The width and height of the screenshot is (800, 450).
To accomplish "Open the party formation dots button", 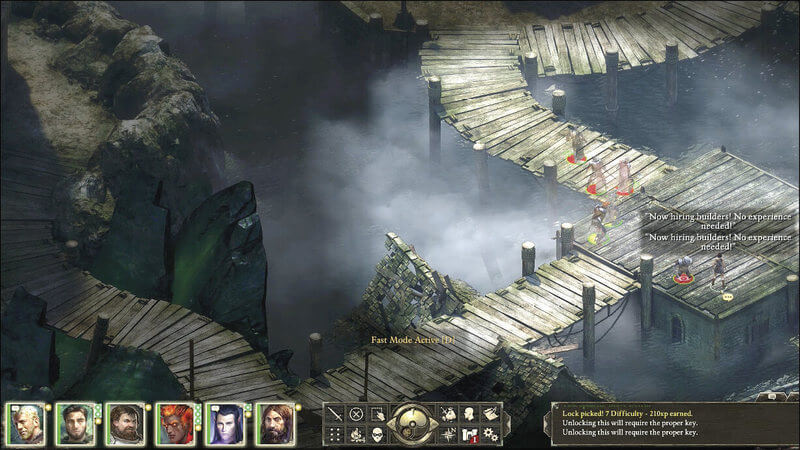I will (x=334, y=435).
